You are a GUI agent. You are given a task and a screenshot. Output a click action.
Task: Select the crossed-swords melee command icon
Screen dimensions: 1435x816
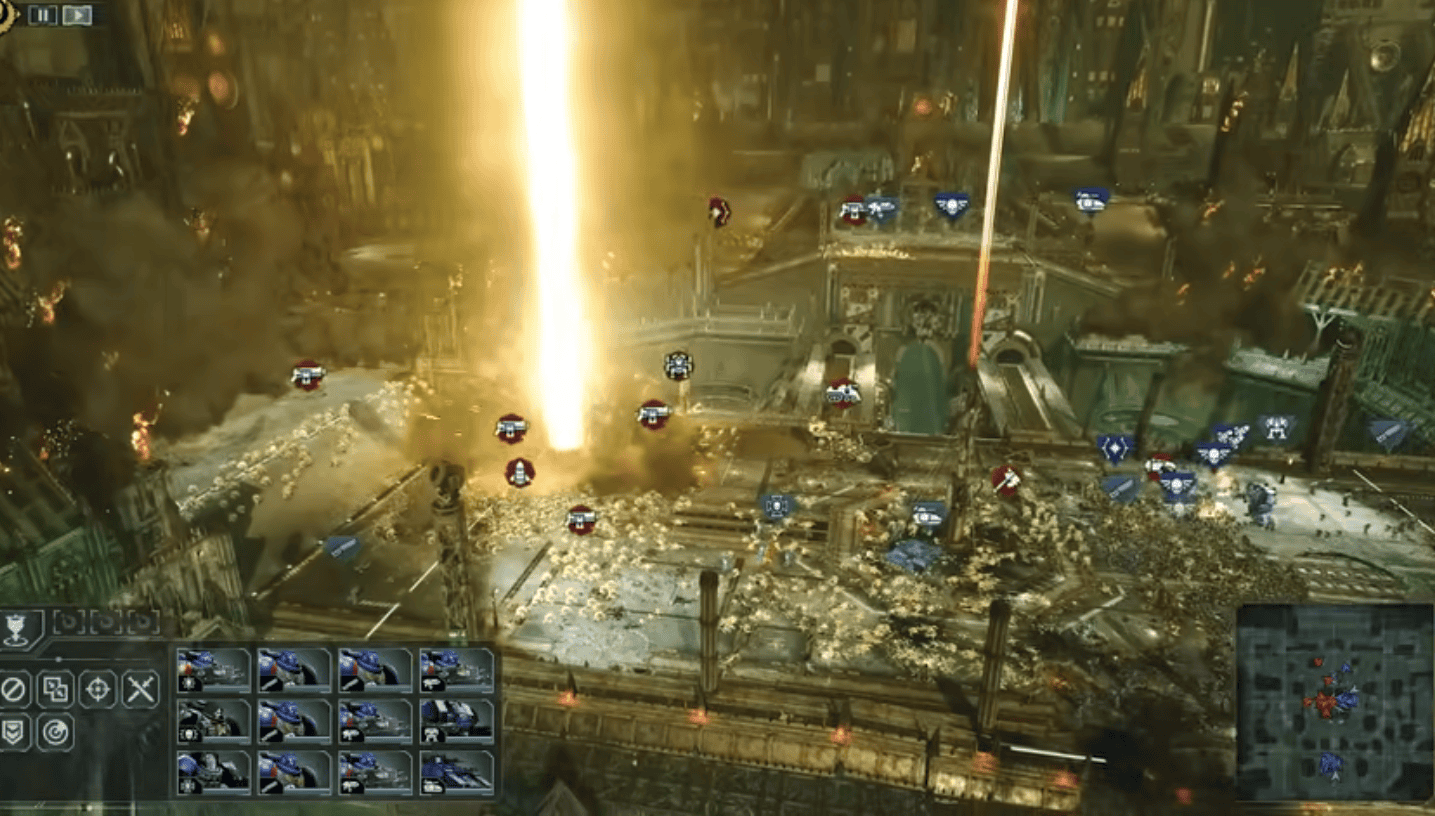coord(140,689)
